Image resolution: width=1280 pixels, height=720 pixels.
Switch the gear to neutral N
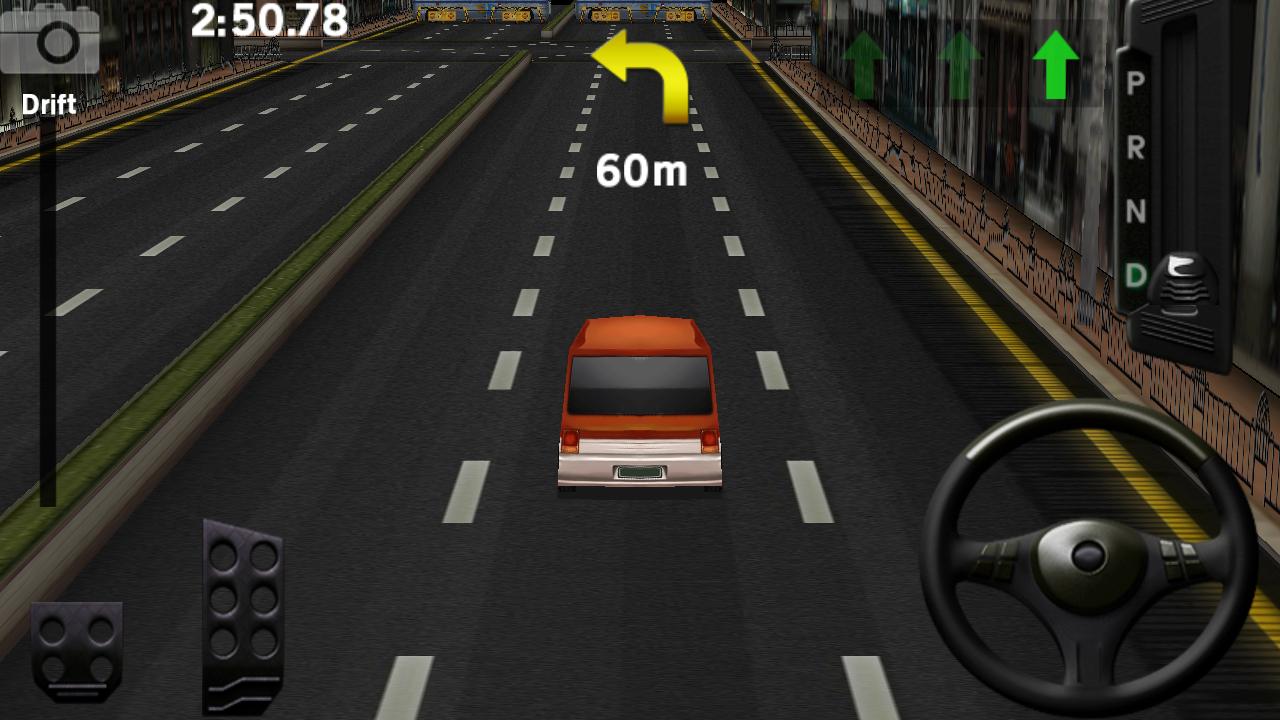click(x=1135, y=211)
